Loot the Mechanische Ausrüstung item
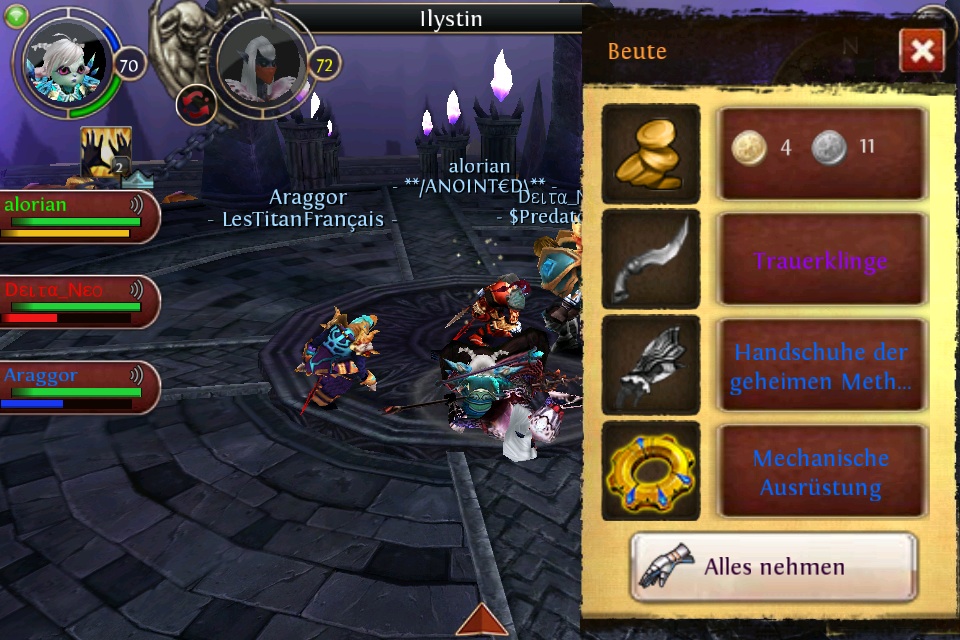Screen dimensions: 960x640 [x=821, y=473]
